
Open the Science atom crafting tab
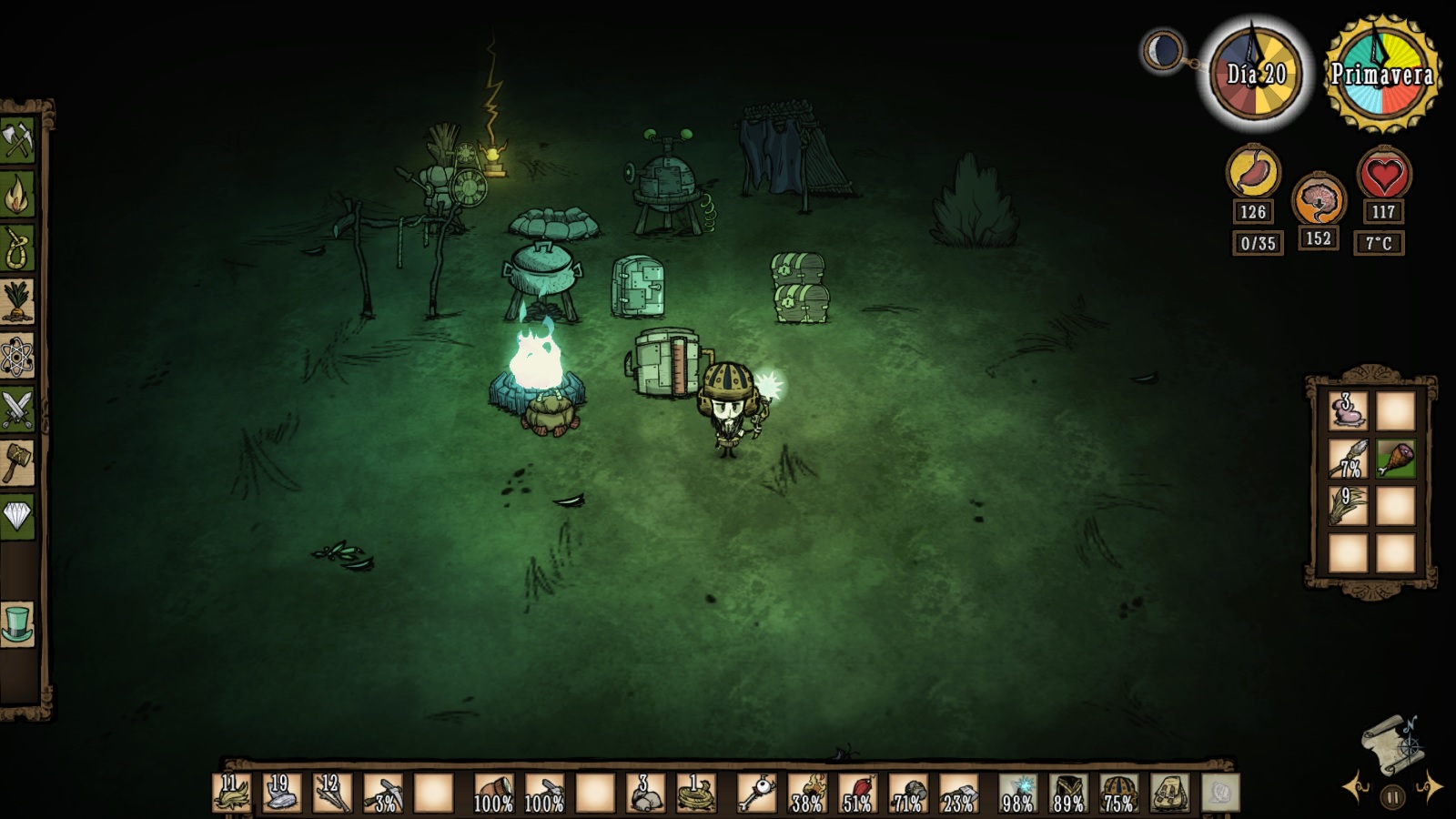point(17,355)
